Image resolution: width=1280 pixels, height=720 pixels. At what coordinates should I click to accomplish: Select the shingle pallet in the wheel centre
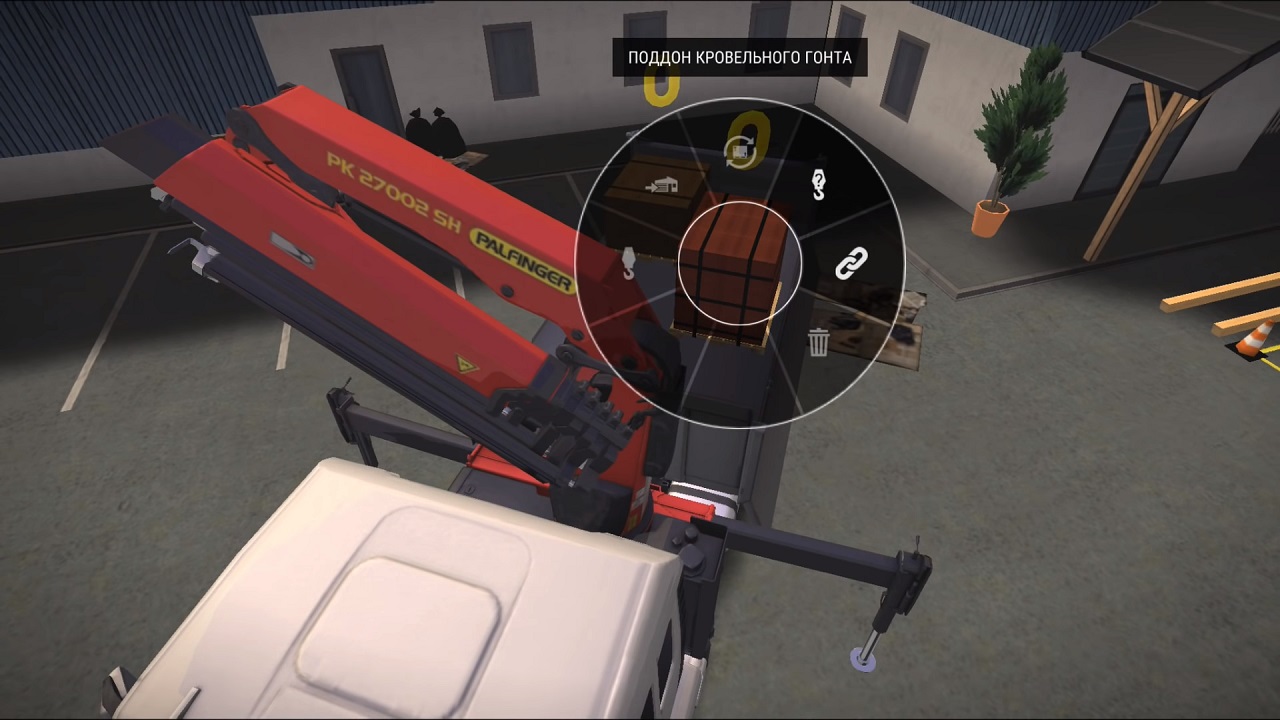coord(740,264)
